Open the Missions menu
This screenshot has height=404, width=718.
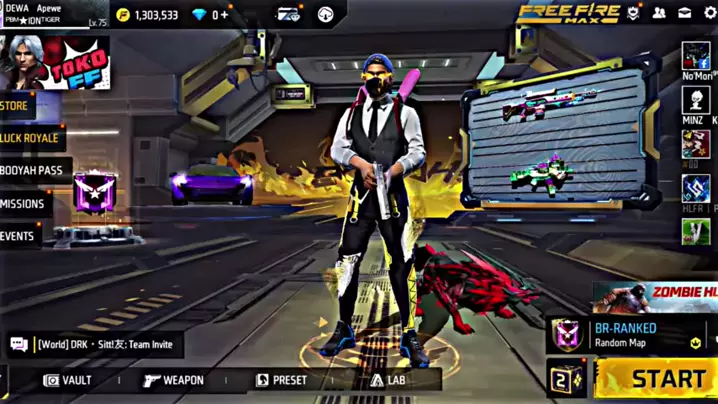pyautogui.click(x=23, y=203)
